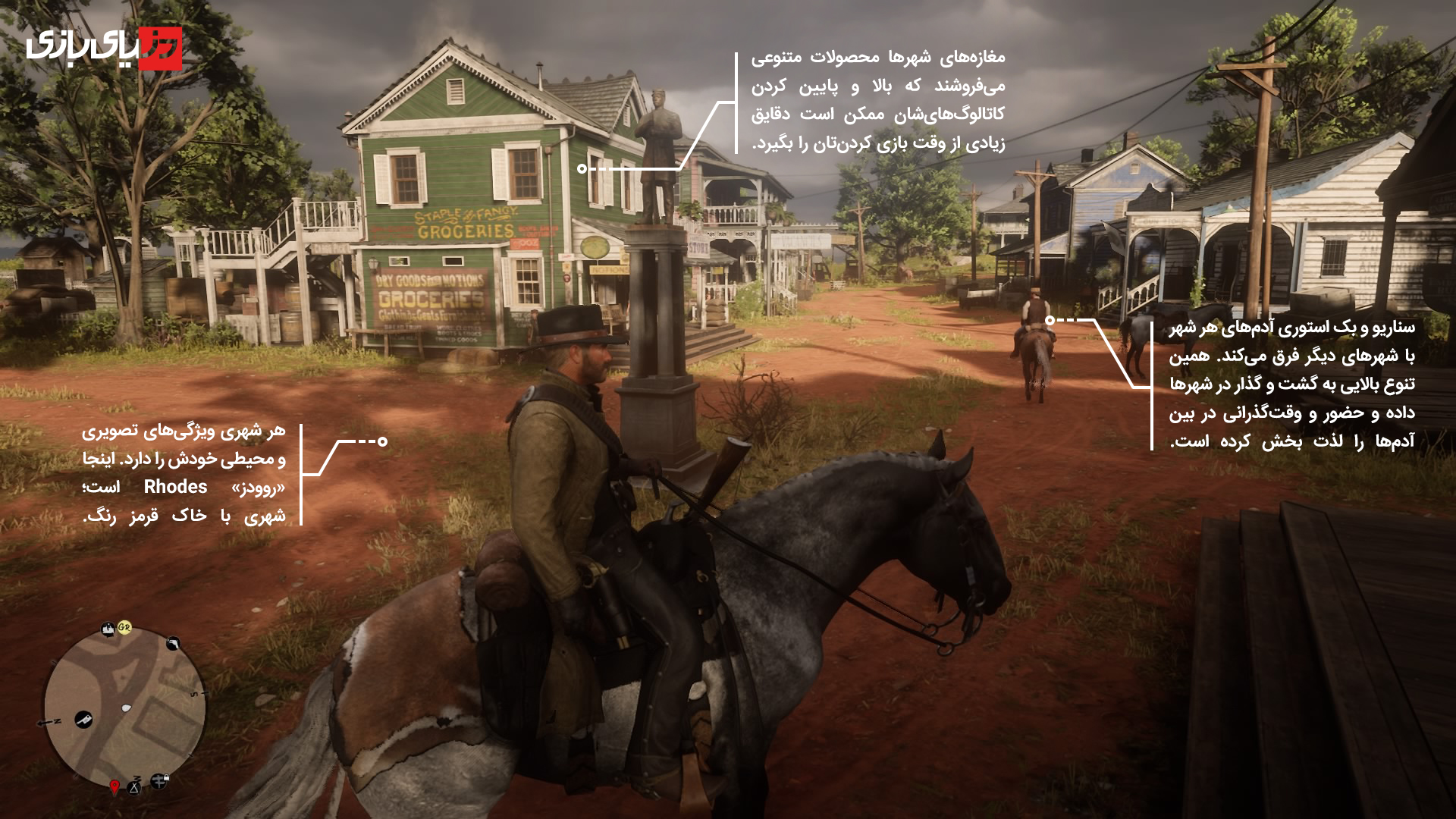Click the white player marker at minimap center
This screenshot has height=819, width=1456.
(126, 707)
